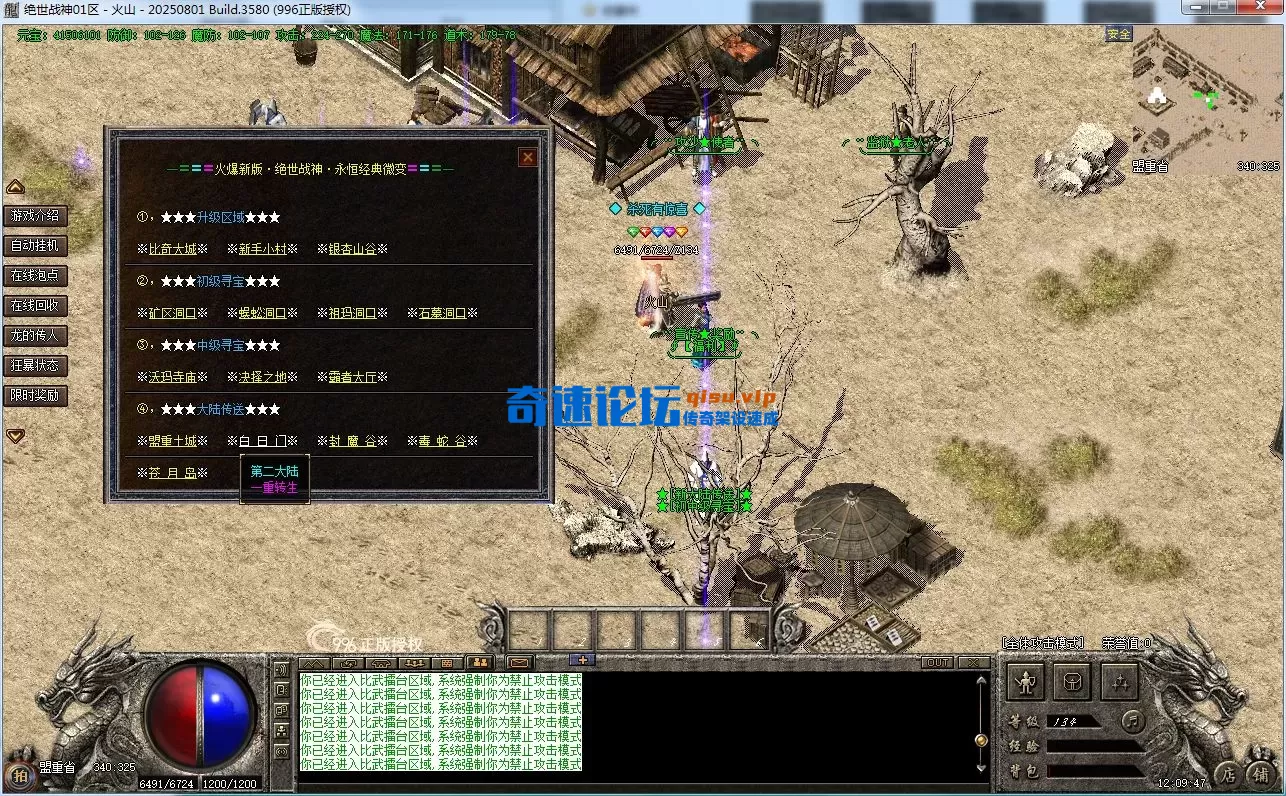Close the teleport dialog window
This screenshot has width=1286, height=796.
tap(527, 157)
